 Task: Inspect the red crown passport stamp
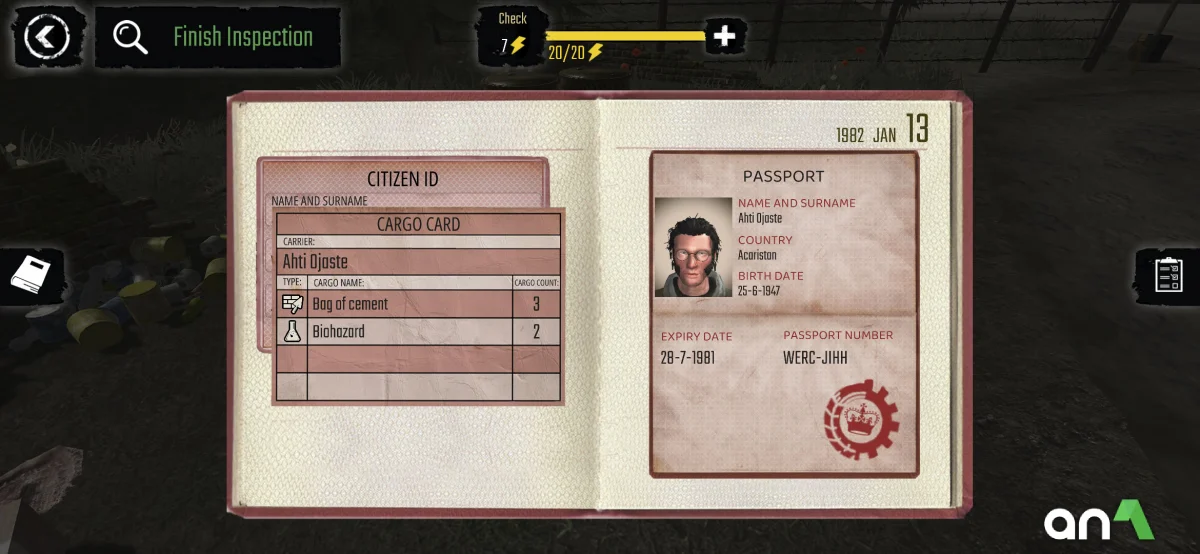[861, 419]
